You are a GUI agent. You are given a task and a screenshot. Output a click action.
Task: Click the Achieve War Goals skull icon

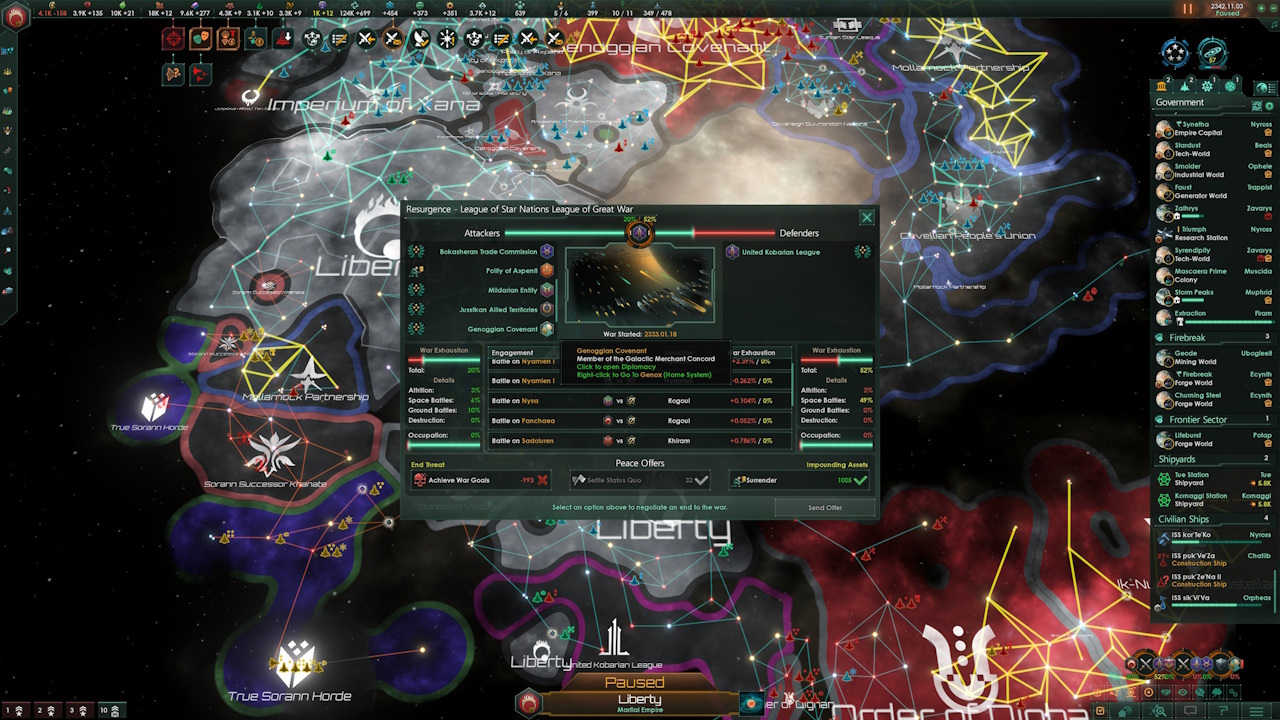[x=419, y=480]
